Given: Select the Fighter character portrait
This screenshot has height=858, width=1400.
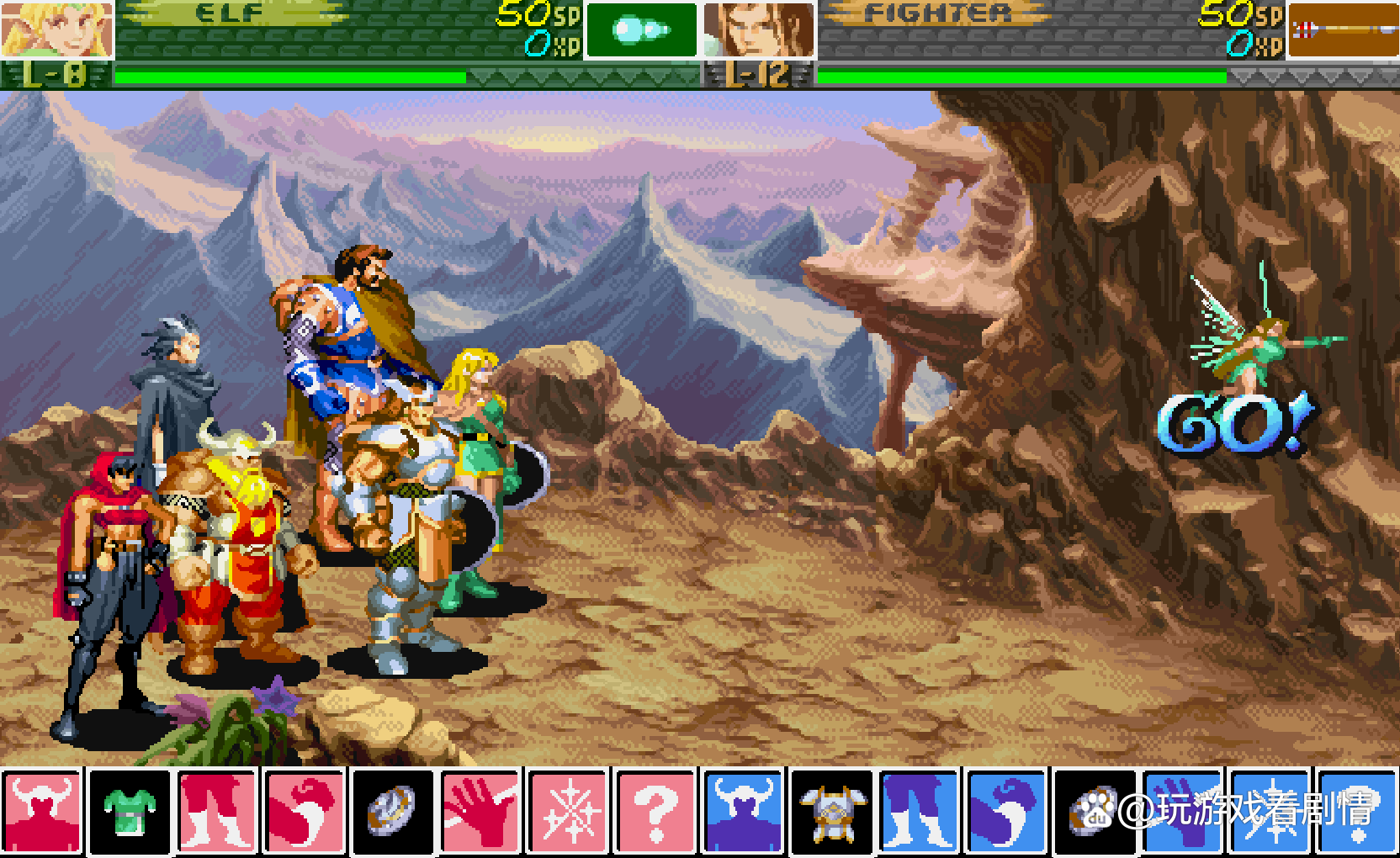Looking at the screenshot, I should tap(758, 29).
